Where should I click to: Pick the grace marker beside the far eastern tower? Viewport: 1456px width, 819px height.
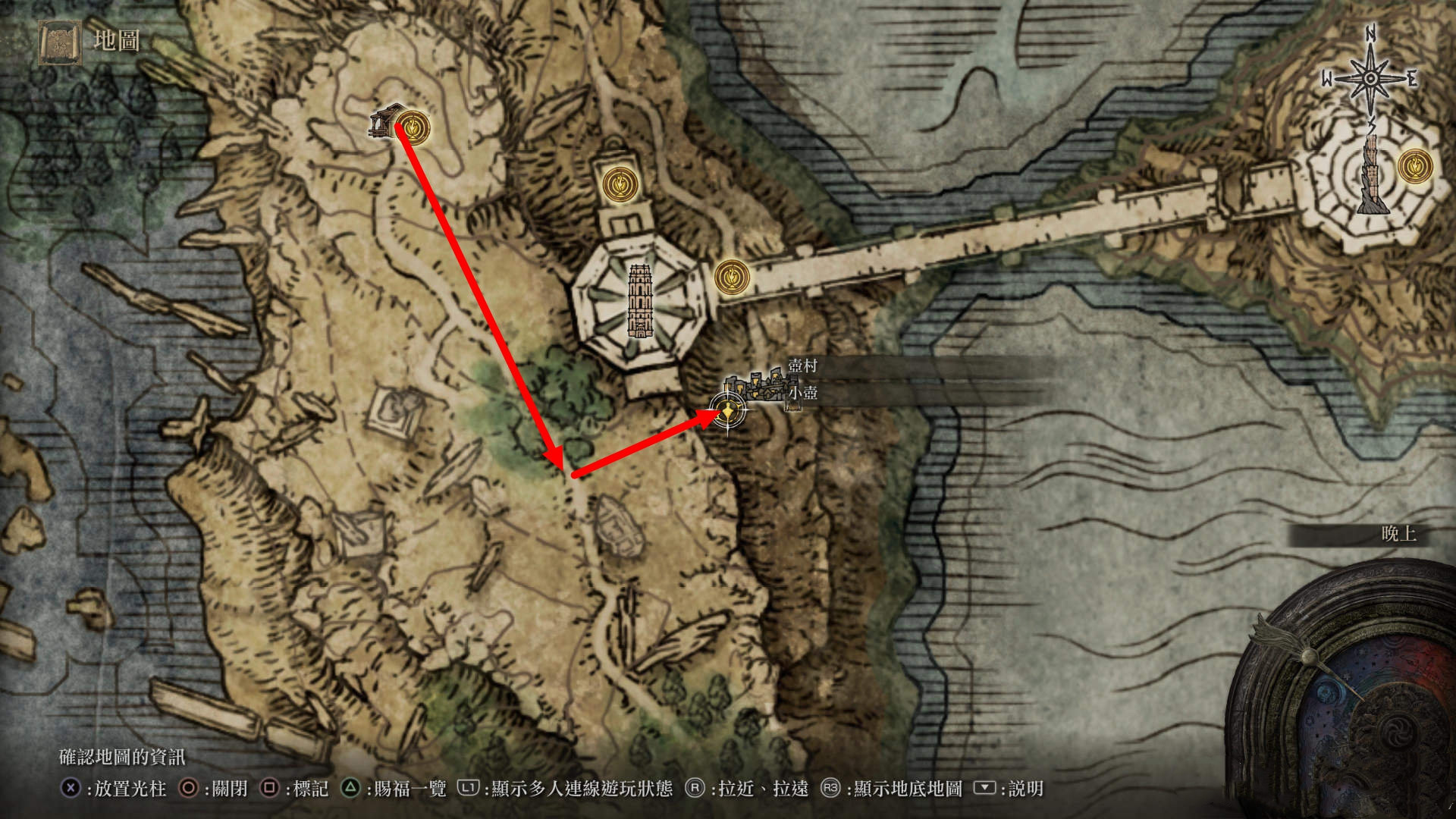point(1415,165)
